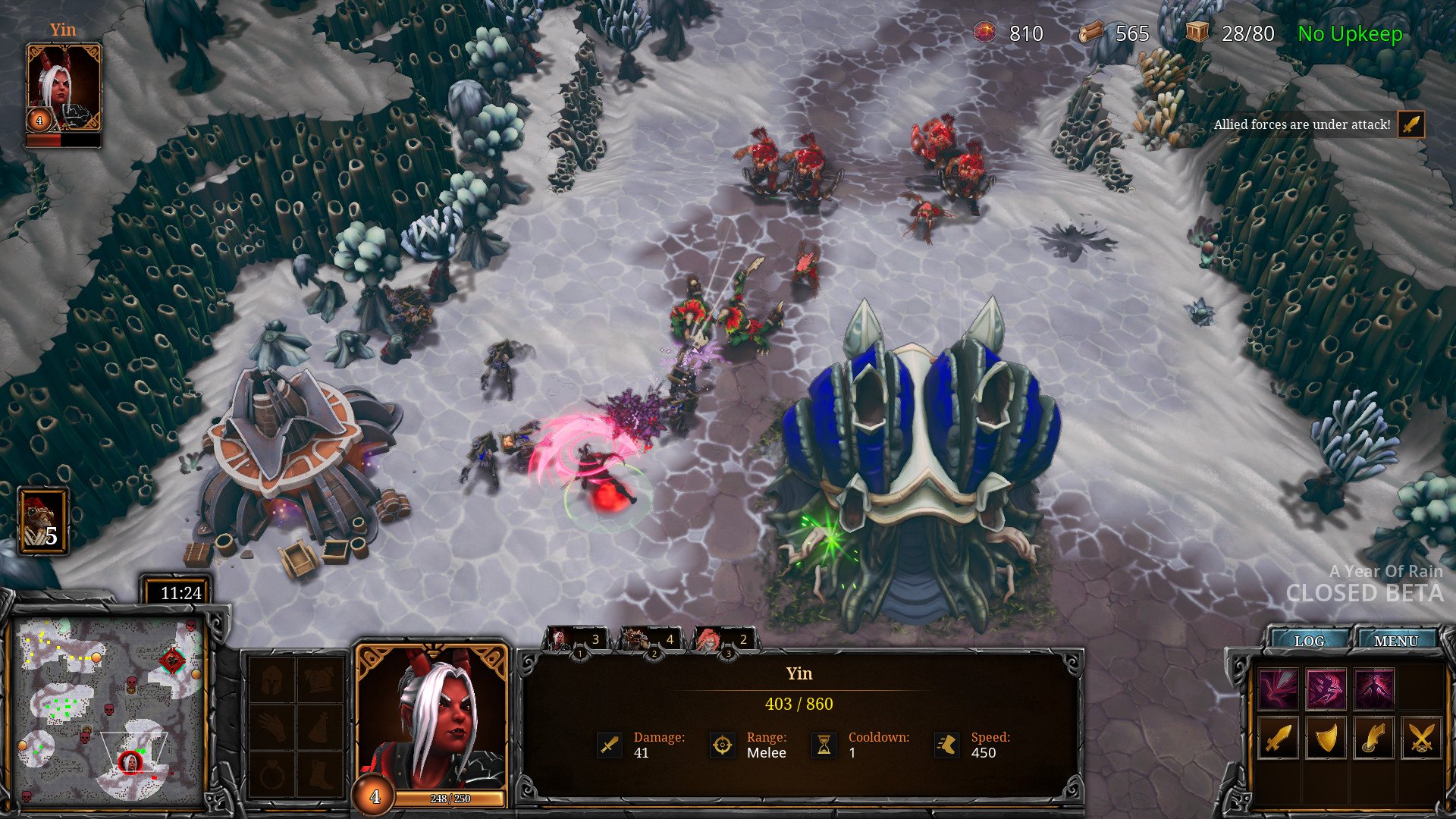Screen dimensions: 1456x819
Task: Click the golden winged boot move command
Action: point(1373,738)
